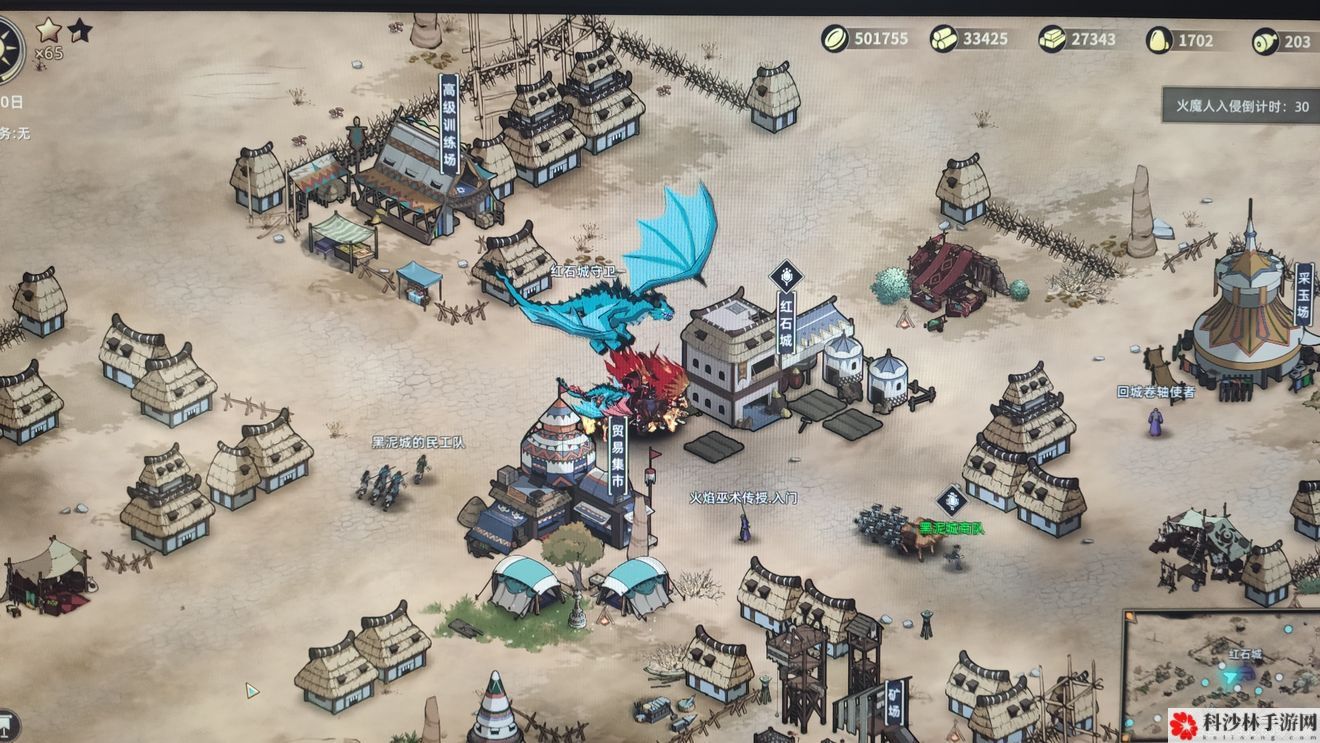Talk to the 回城卷轴使者 label
Screen dimensions: 1320x743
[x=1156, y=392]
